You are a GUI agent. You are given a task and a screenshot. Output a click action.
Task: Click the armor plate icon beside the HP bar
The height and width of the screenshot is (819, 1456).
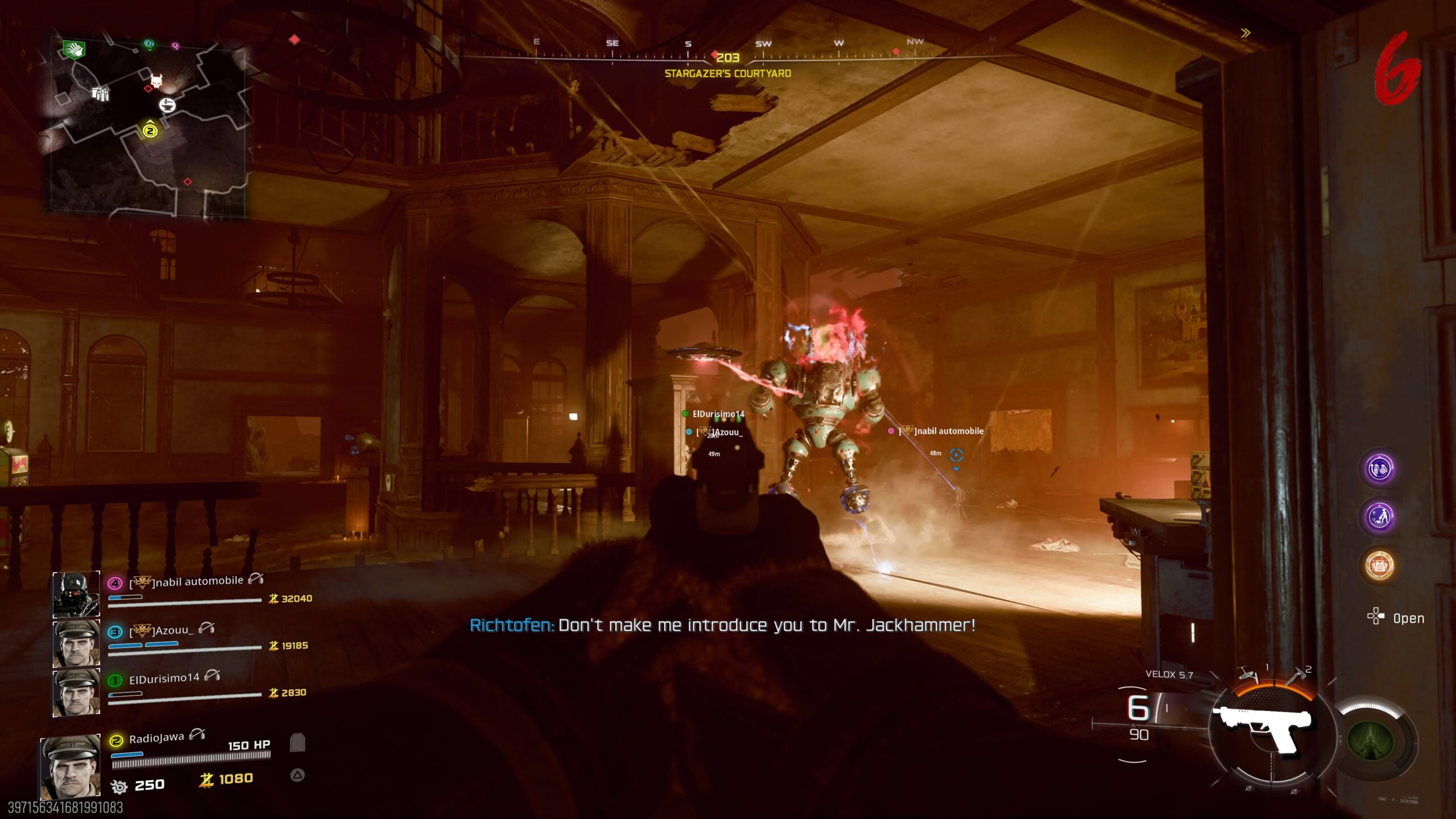297,743
